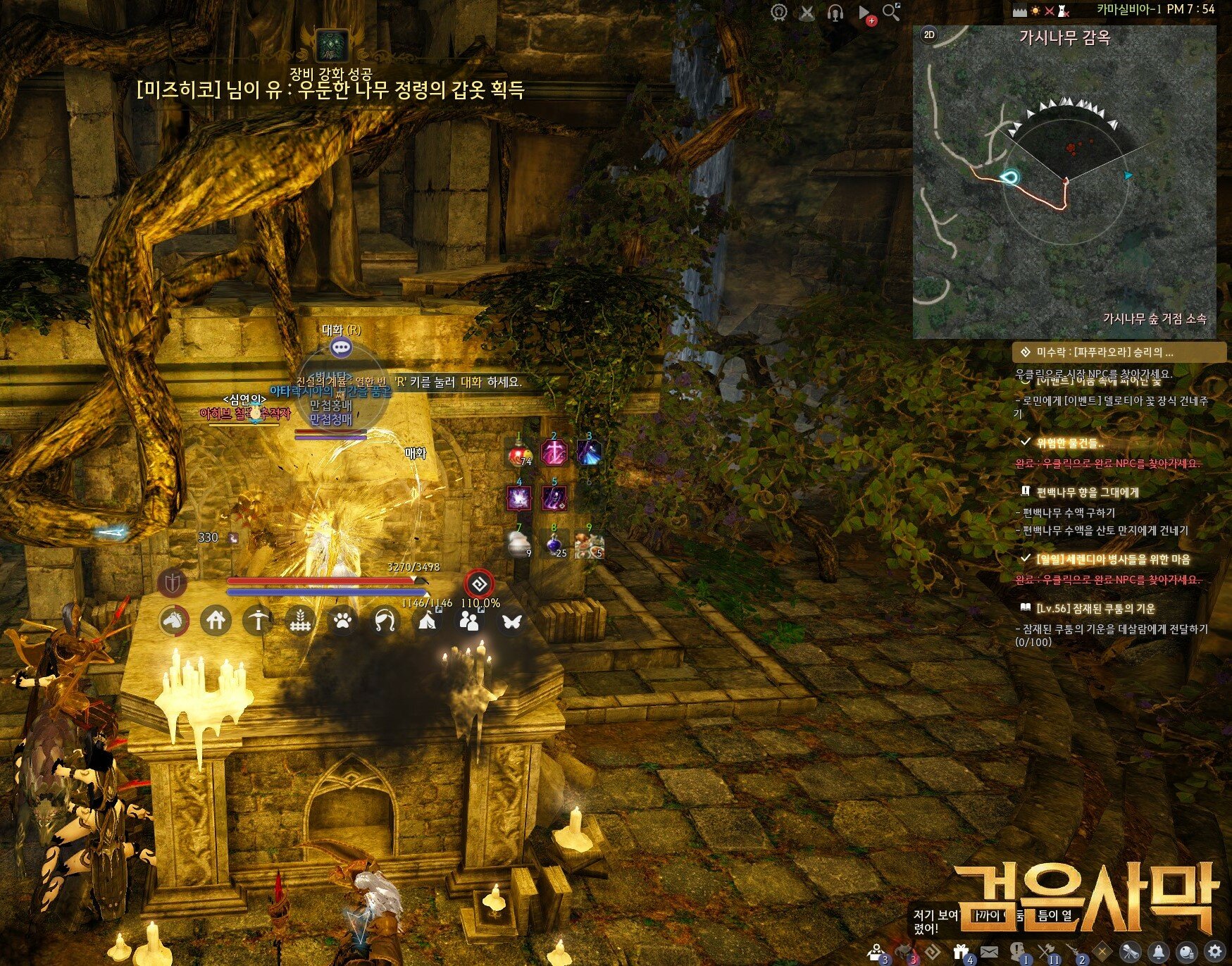Open the play button with red plus

coord(865,13)
